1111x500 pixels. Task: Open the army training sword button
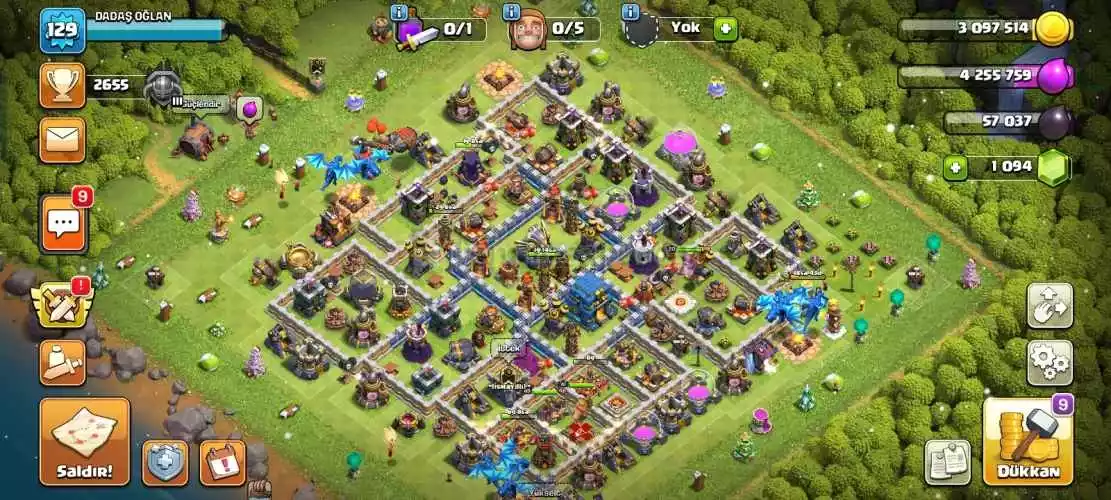click(62, 362)
